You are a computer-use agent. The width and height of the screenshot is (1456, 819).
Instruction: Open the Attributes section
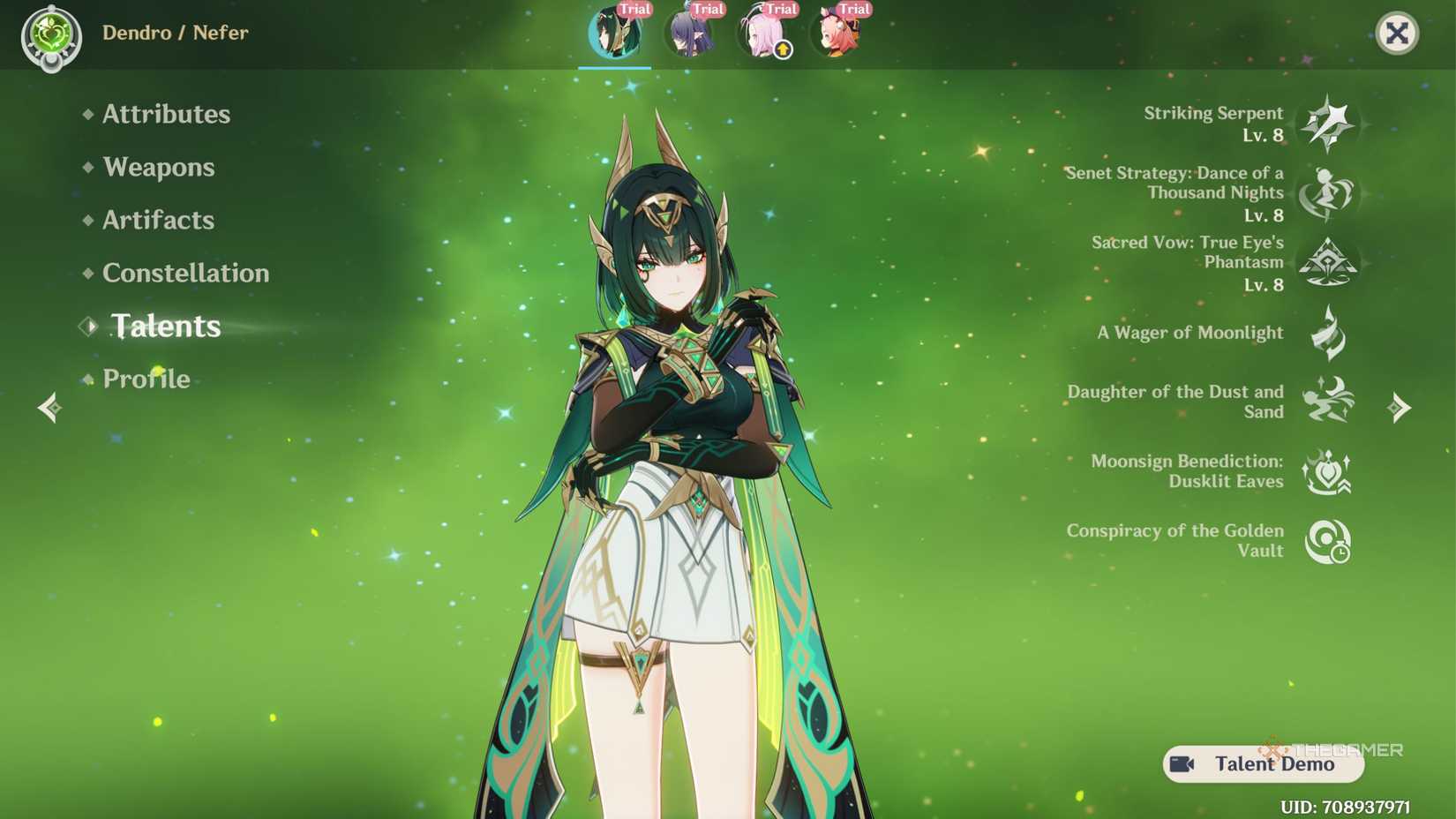(x=165, y=114)
